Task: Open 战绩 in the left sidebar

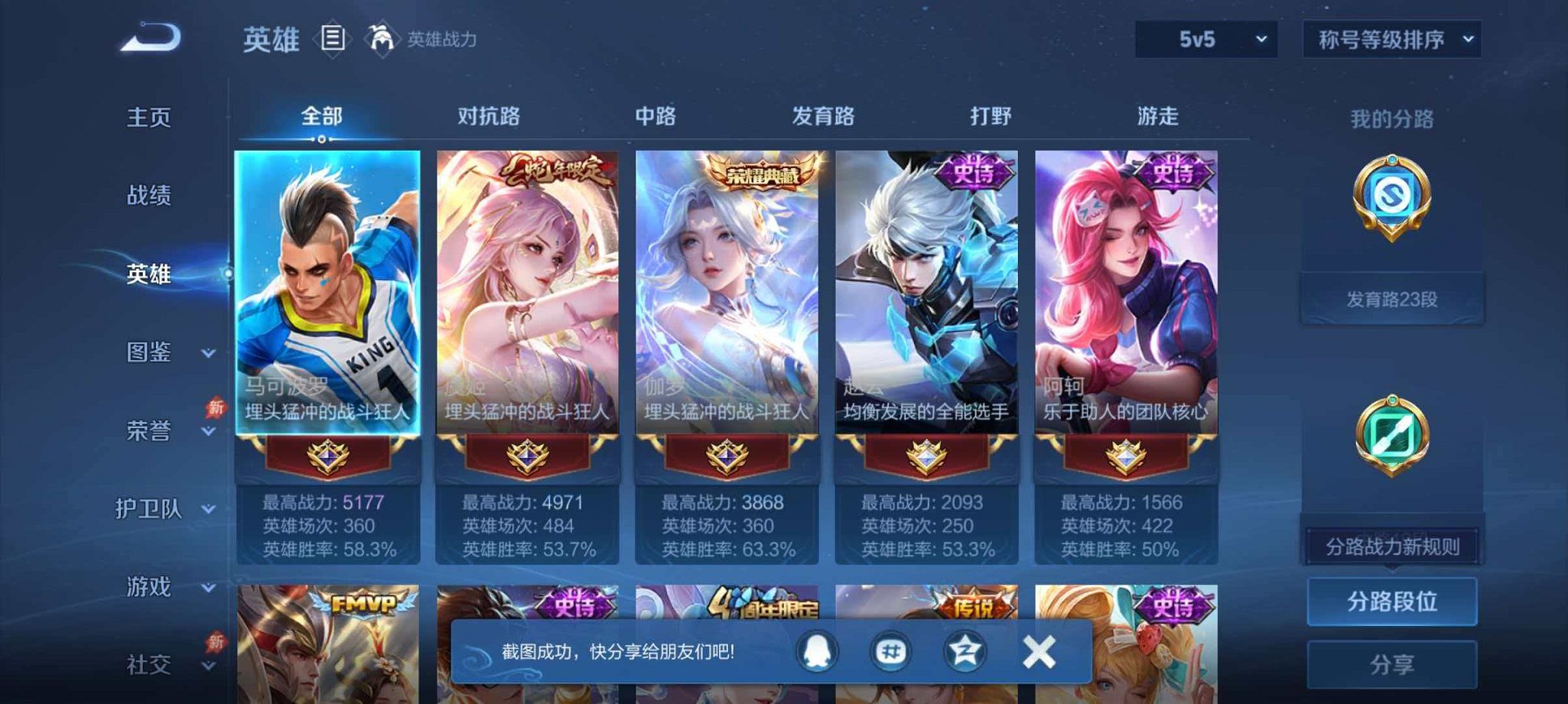Action: coord(148,196)
